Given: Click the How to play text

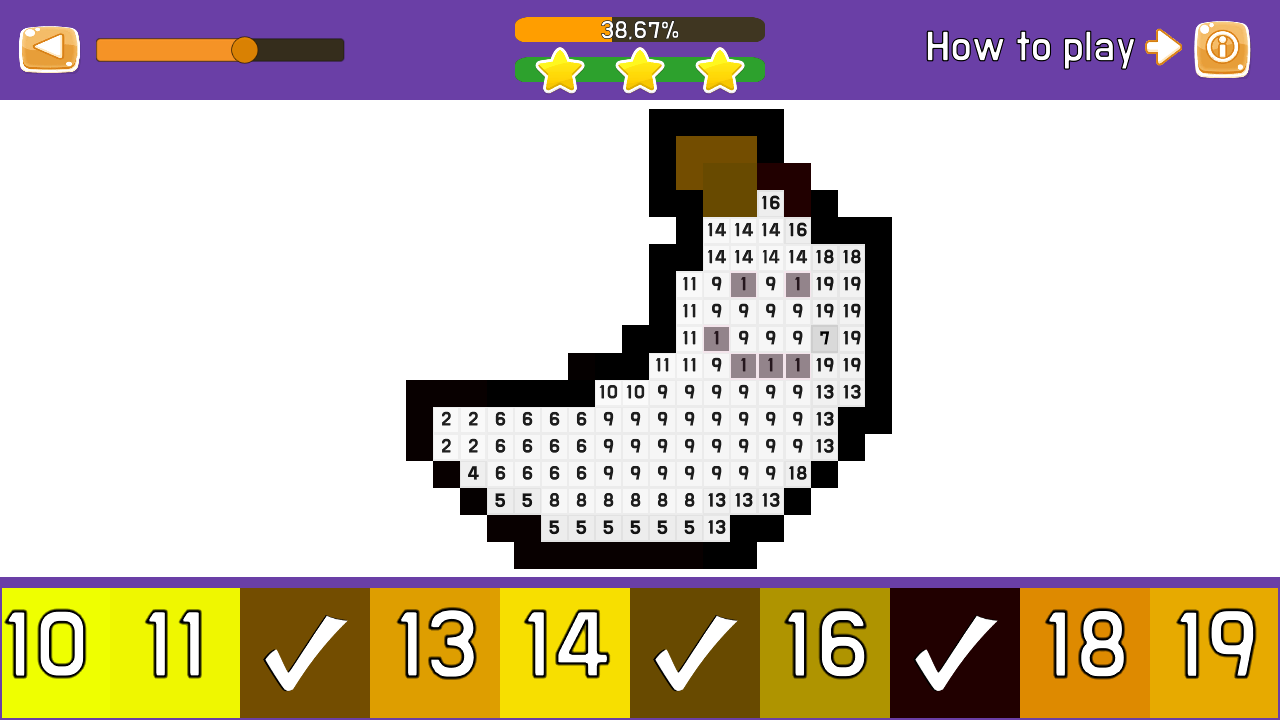Looking at the screenshot, I should [x=1030, y=47].
